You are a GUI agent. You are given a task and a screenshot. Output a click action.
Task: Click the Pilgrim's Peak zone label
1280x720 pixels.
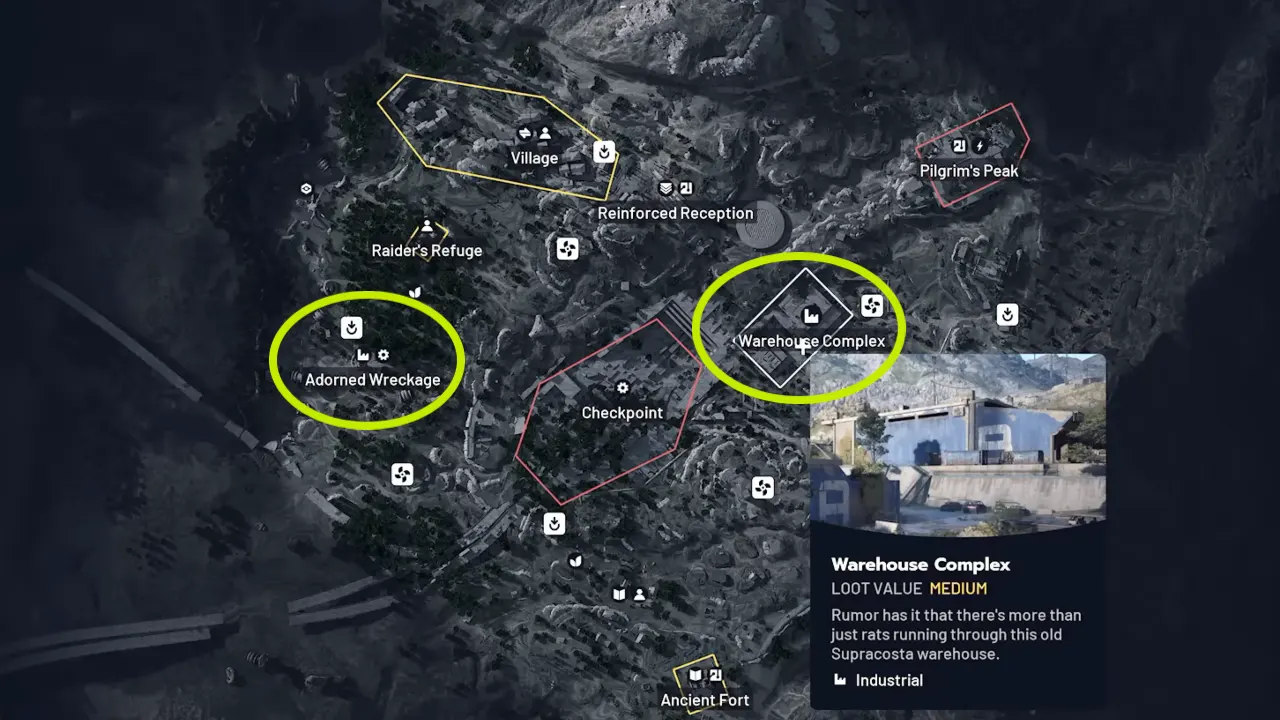point(969,170)
